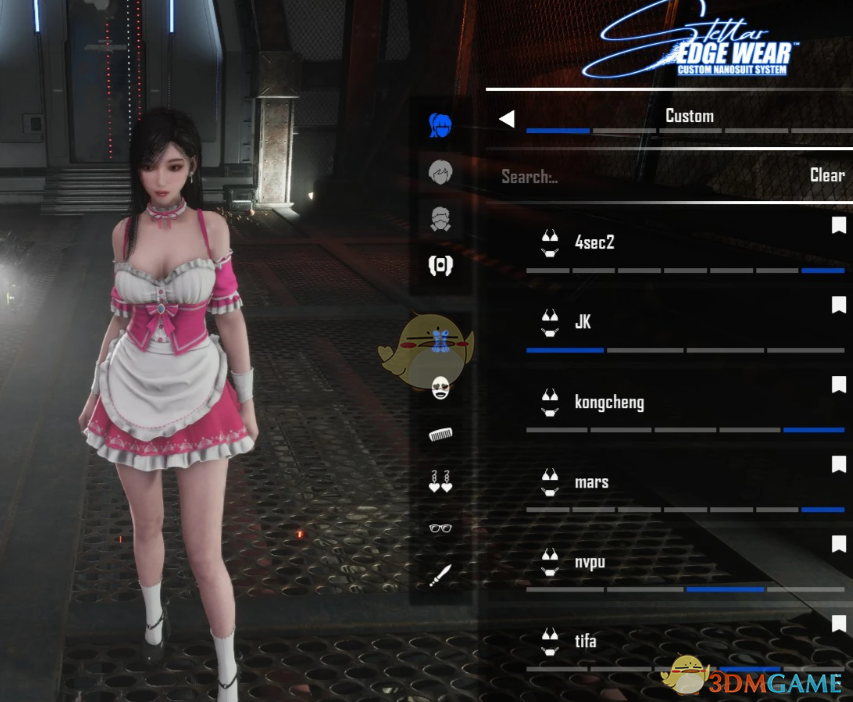Switch to the short-hair head category
This screenshot has height=702, width=853.
[440, 172]
